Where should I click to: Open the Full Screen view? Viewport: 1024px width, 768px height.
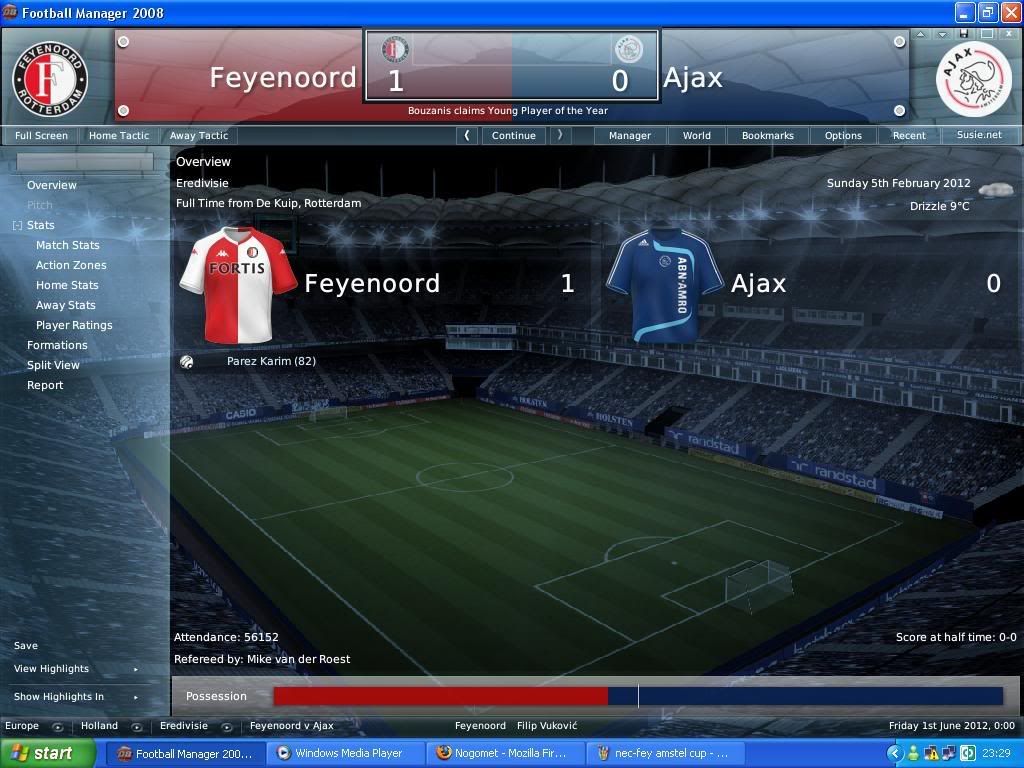click(41, 135)
